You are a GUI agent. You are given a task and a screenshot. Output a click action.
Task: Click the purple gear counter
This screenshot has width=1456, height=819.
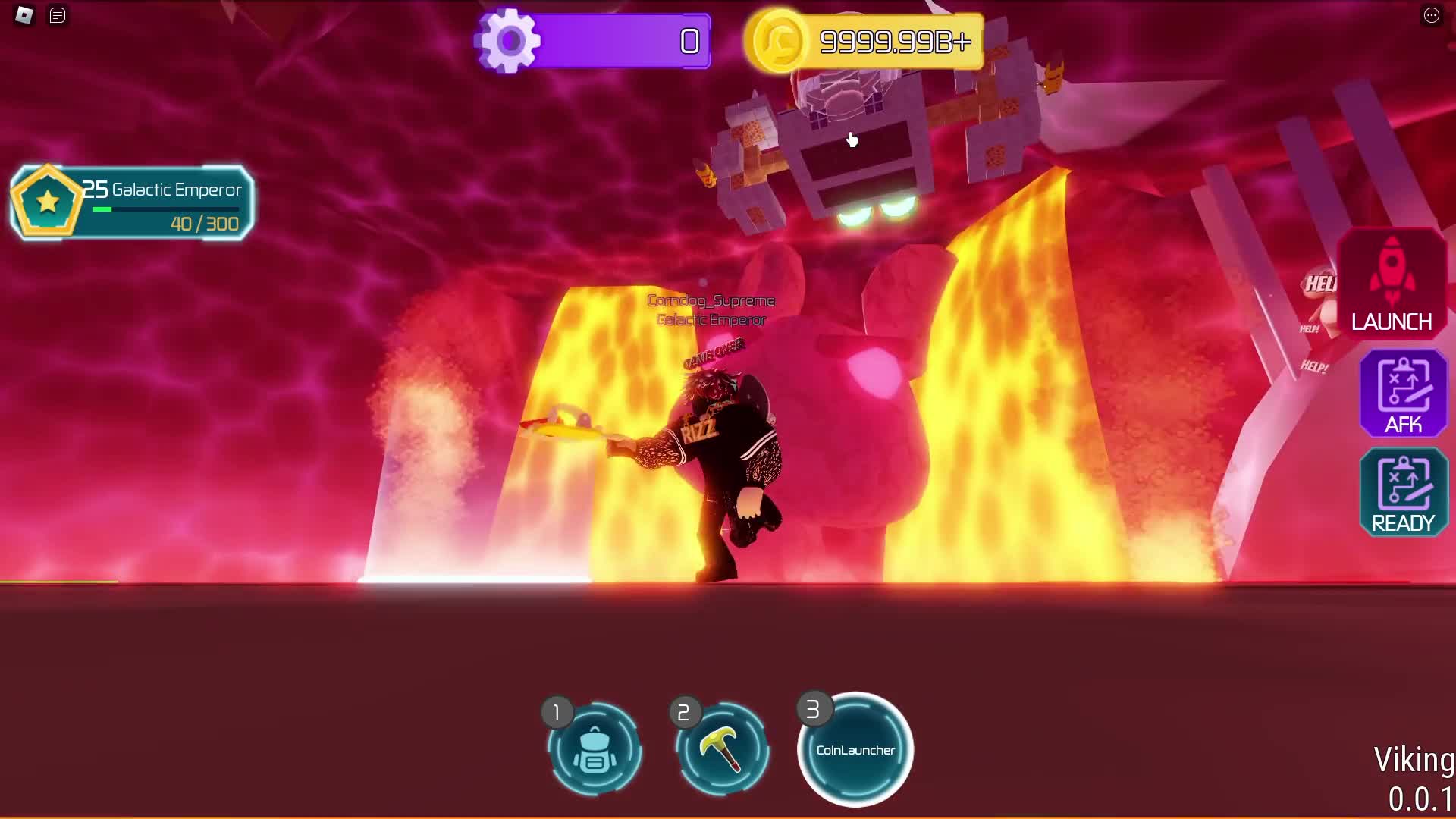click(x=593, y=41)
